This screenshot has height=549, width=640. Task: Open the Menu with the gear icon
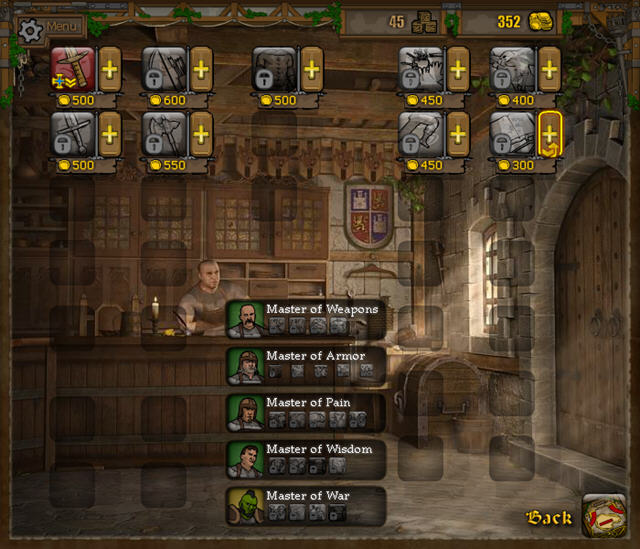pyautogui.click(x=48, y=27)
